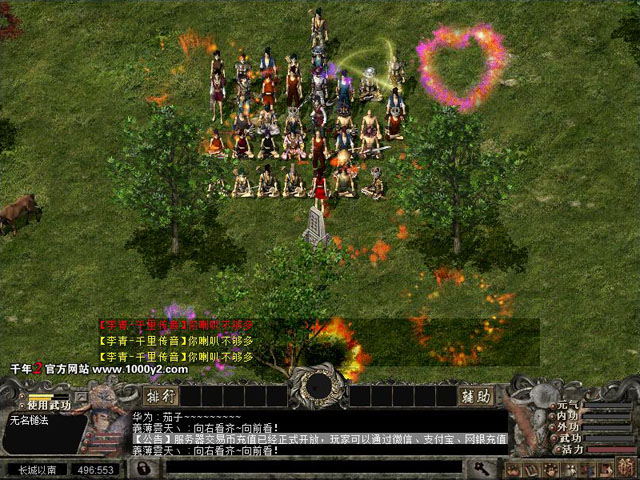This screenshot has height=480, width=640.
Task: Click the 长城以南 map location label
Action: click(37, 468)
